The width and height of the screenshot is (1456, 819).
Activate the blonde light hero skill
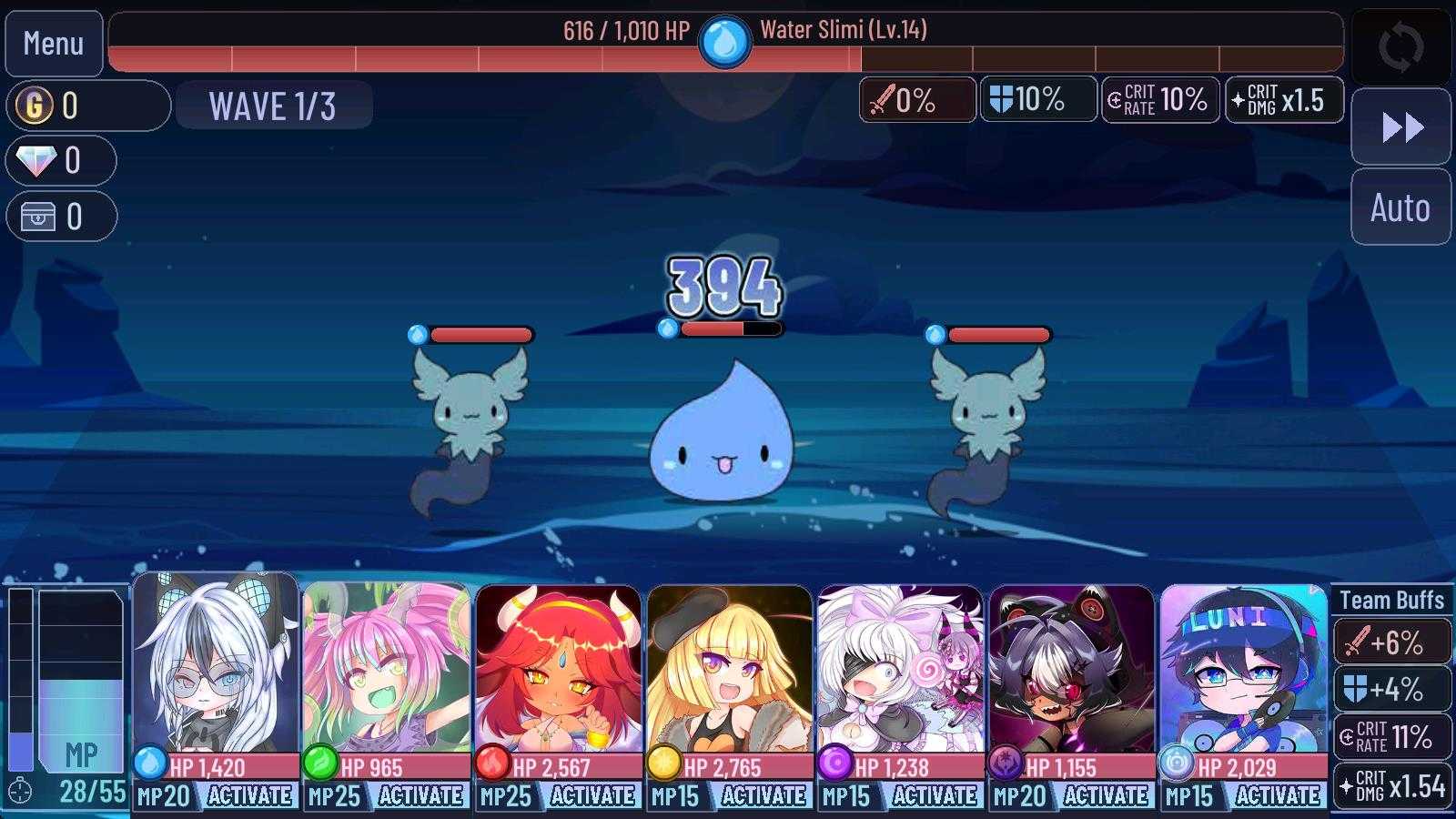click(x=763, y=796)
